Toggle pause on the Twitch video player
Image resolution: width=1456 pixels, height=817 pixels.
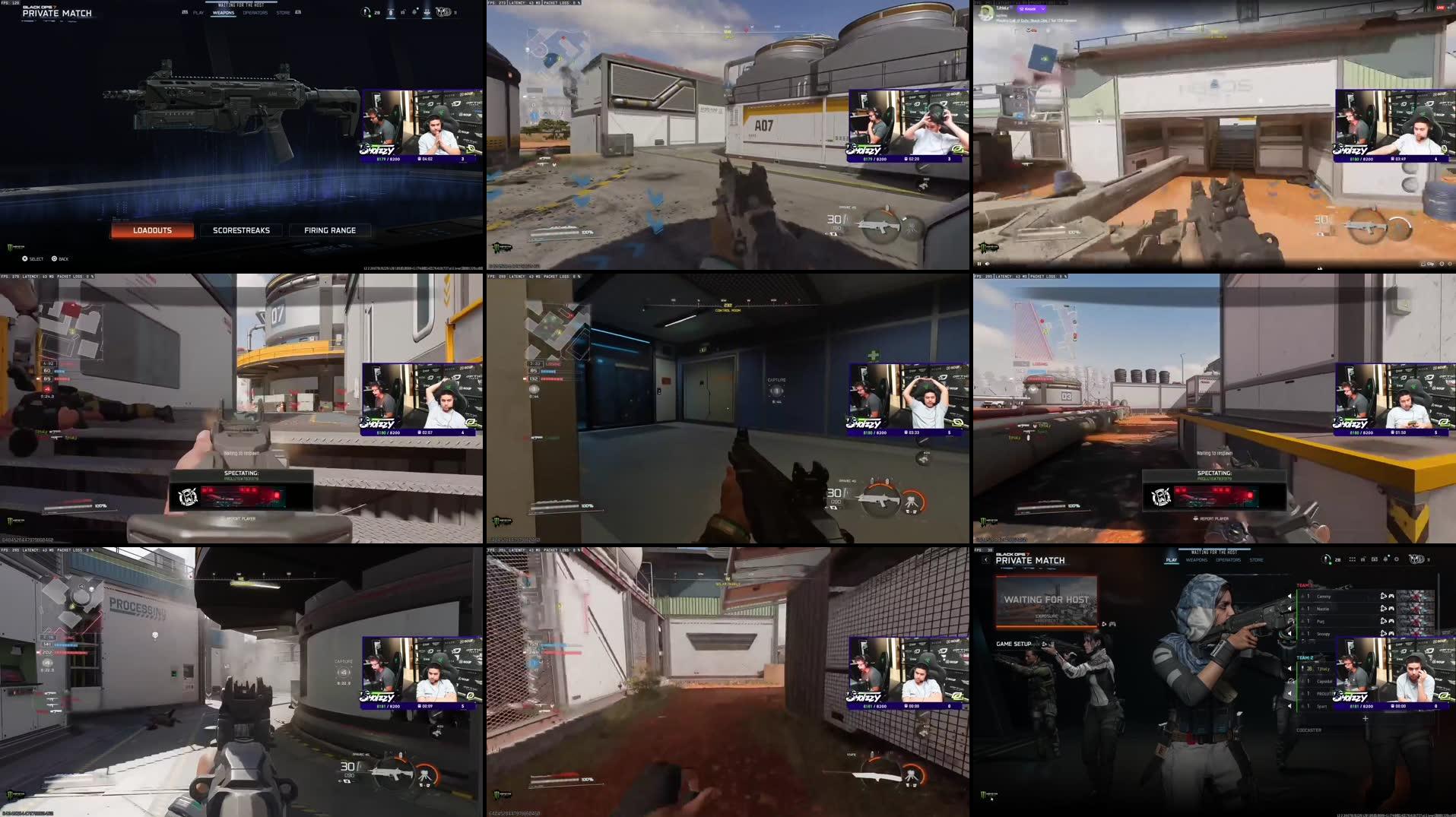[x=979, y=264]
